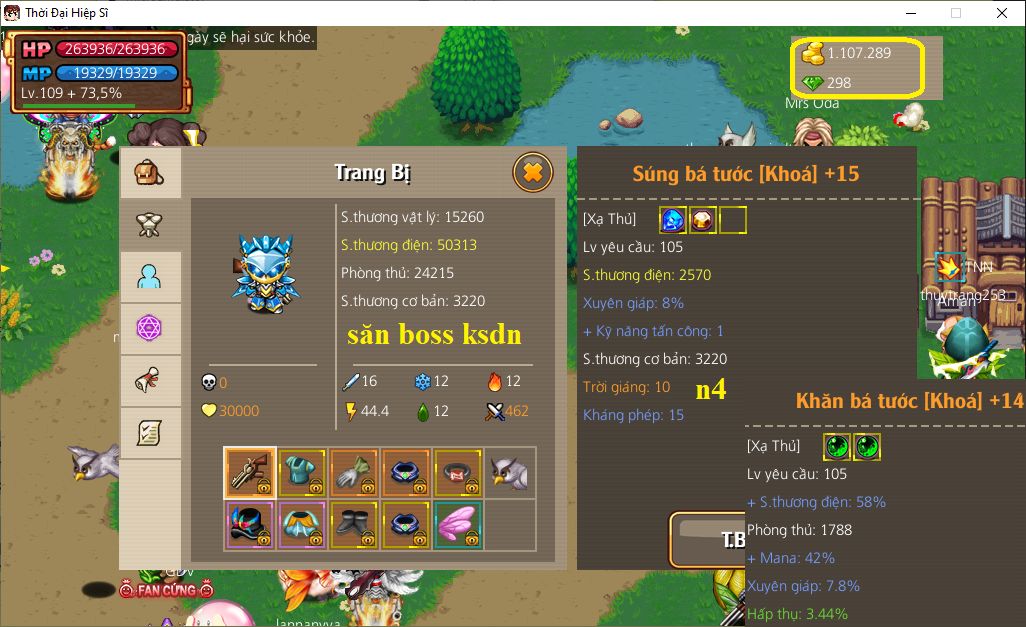Click the green gem currency icon
The image size is (1026, 627).
point(813,83)
